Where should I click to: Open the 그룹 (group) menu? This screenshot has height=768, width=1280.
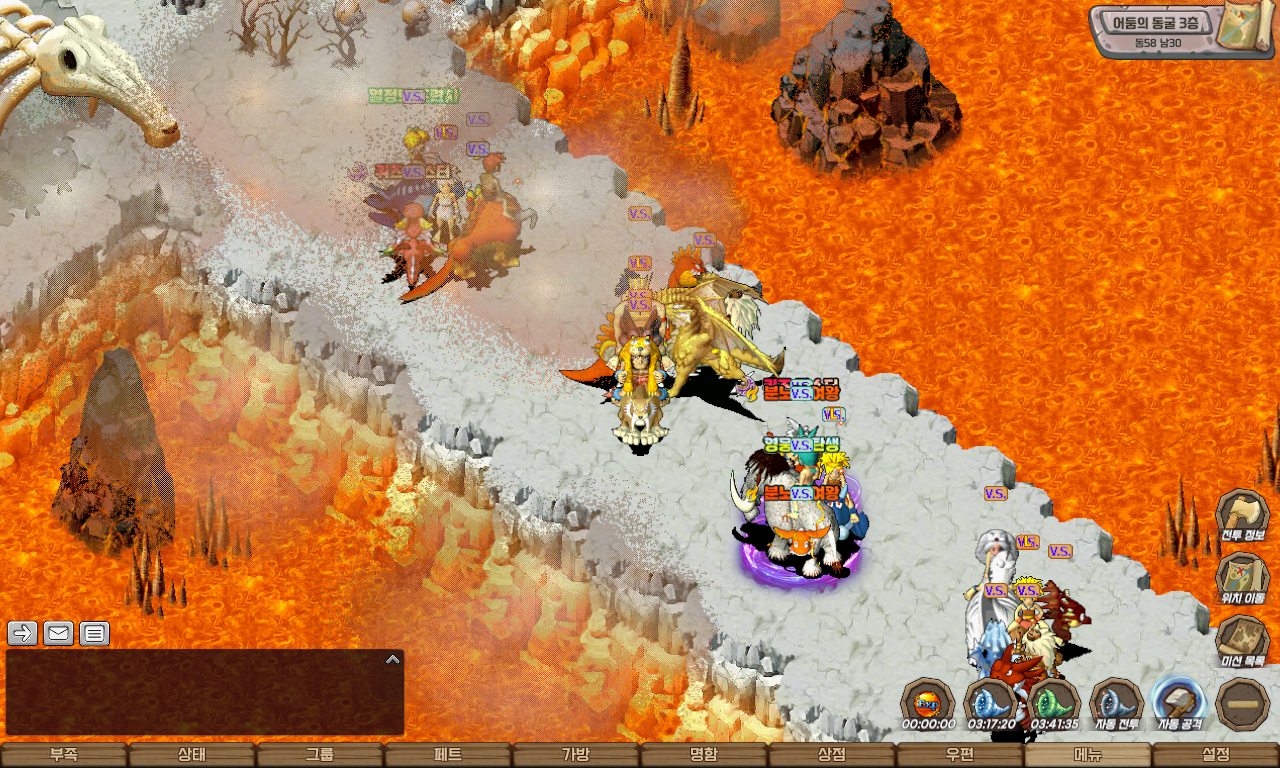[320, 755]
